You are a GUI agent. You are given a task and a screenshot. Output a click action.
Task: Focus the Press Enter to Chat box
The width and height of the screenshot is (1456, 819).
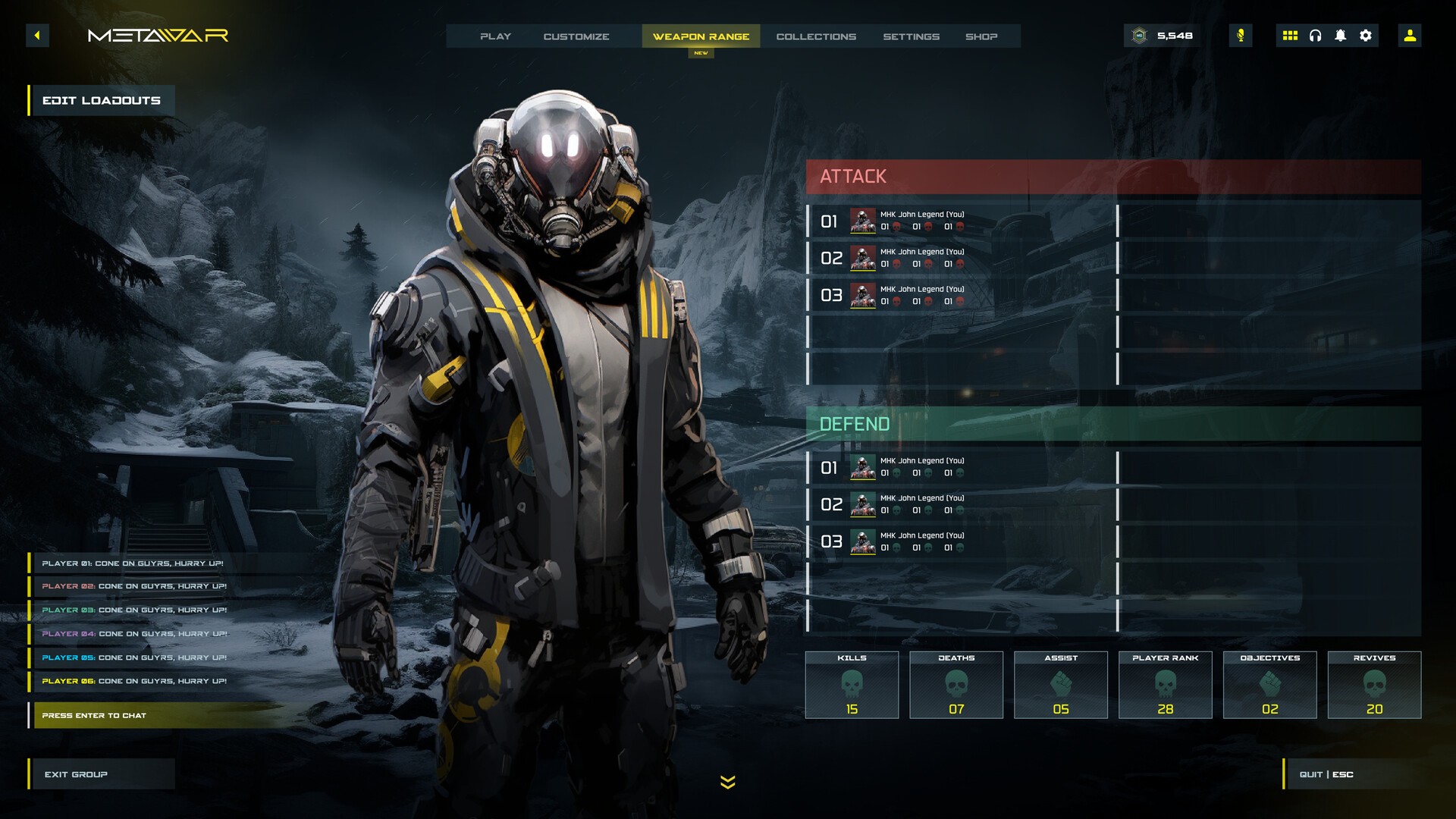(x=152, y=715)
